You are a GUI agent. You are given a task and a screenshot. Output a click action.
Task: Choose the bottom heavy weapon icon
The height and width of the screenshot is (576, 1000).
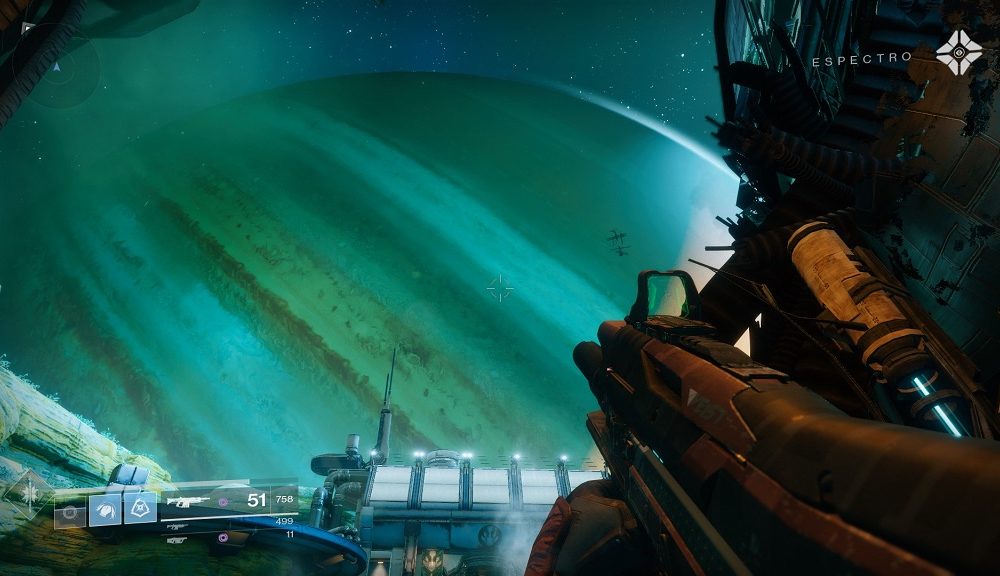[177, 540]
